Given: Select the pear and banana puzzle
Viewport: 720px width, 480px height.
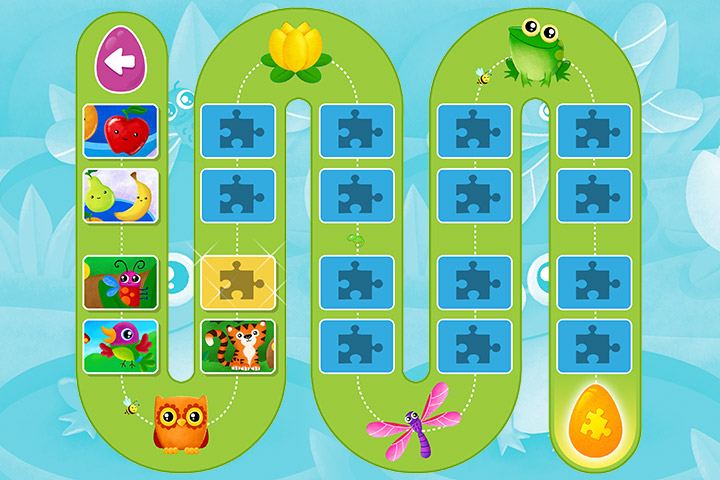Looking at the screenshot, I should tap(120, 195).
